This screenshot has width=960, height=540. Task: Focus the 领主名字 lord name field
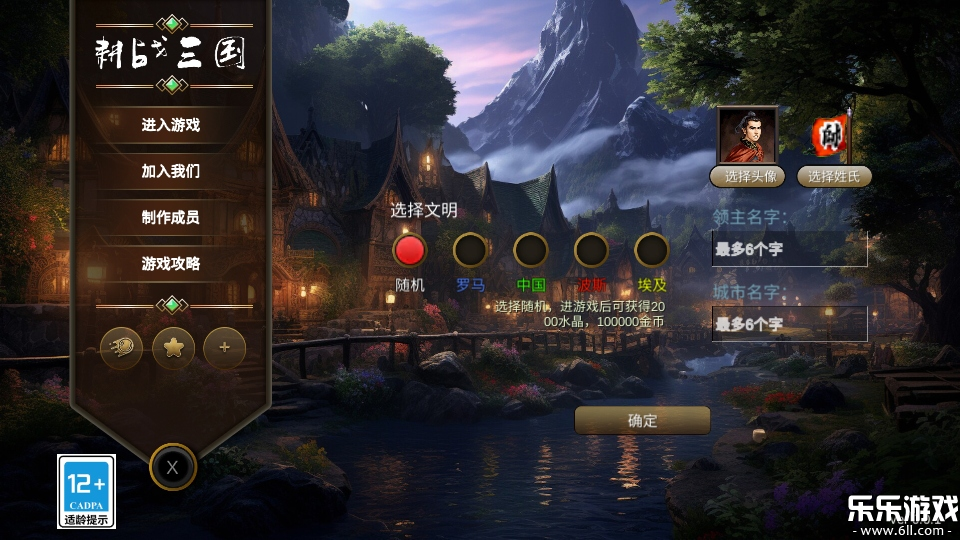789,249
